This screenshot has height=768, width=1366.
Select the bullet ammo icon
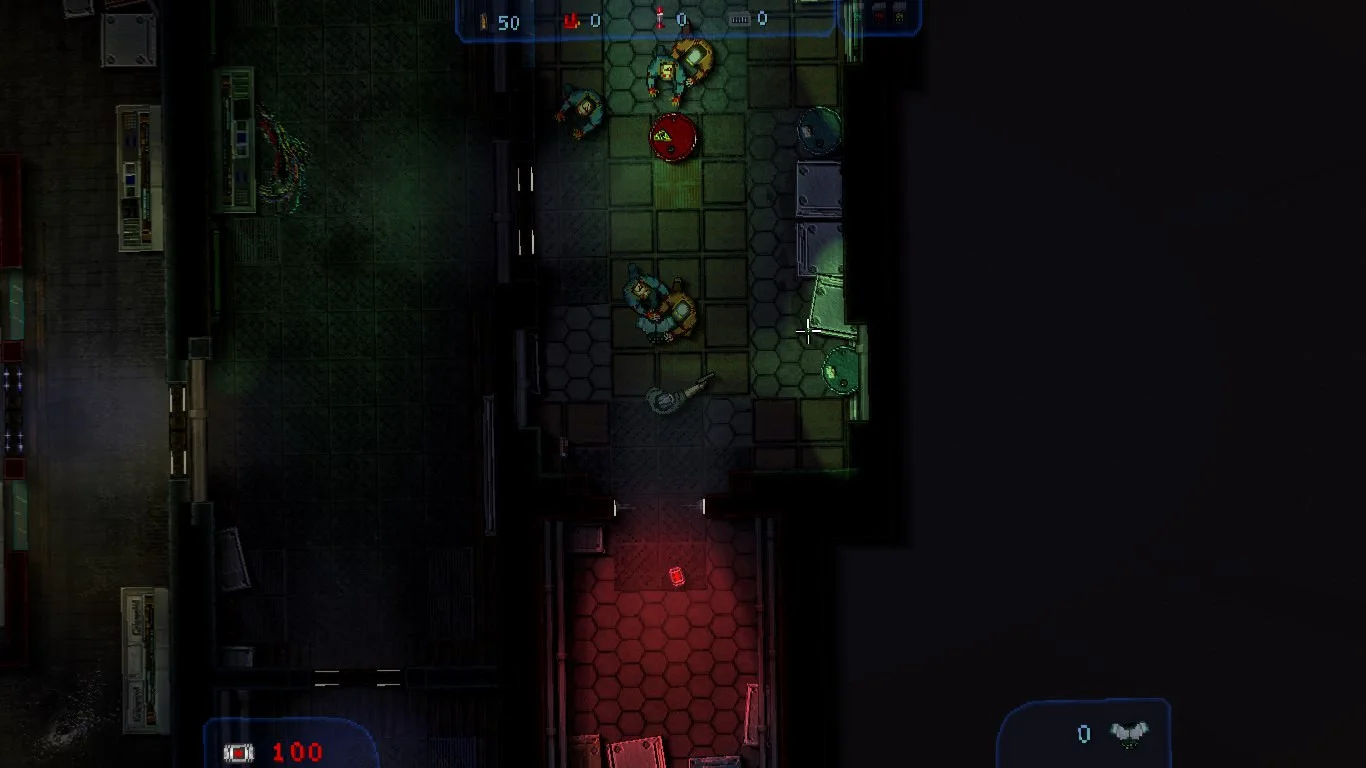click(485, 21)
